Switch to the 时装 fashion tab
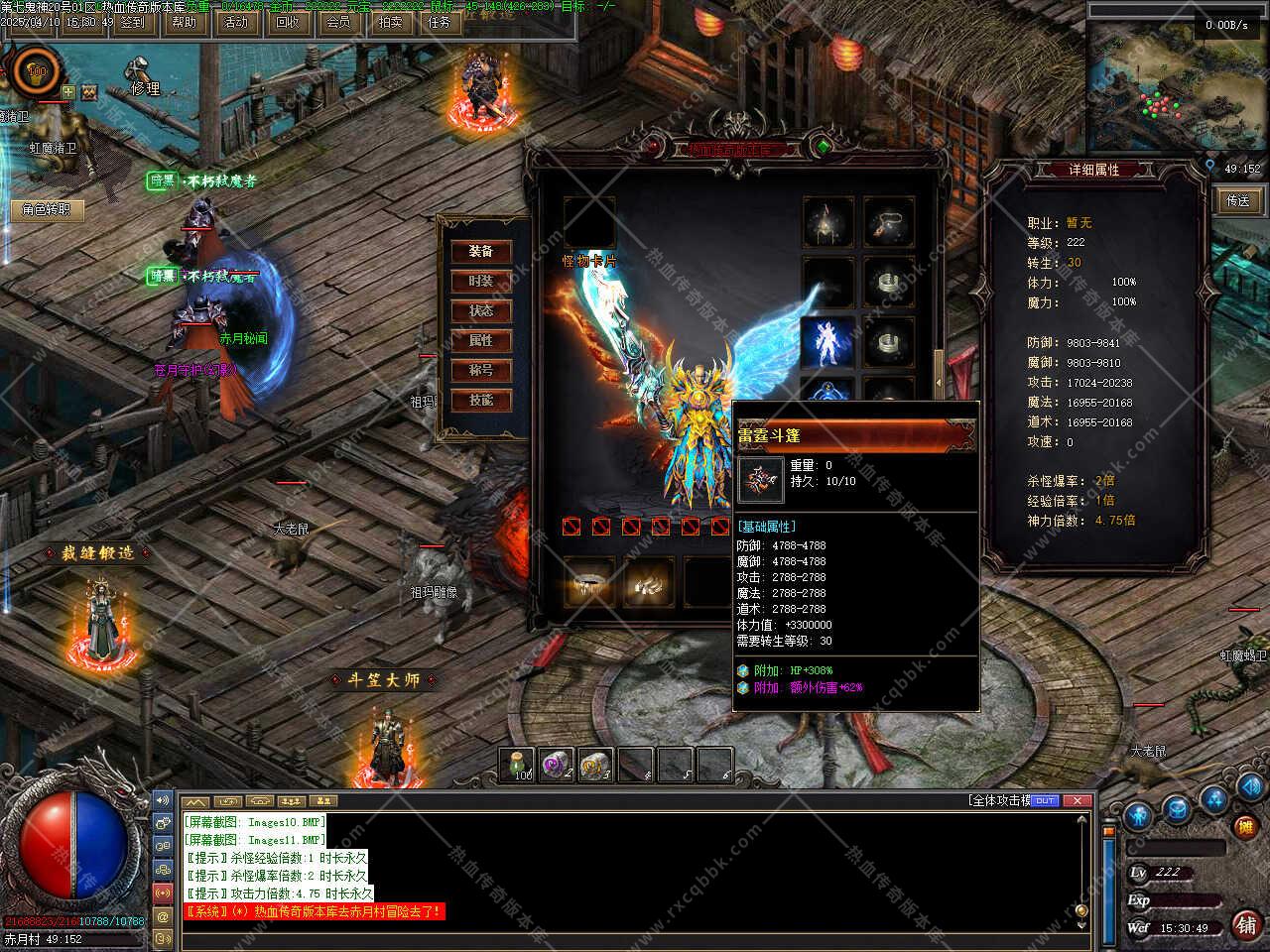This screenshot has height=952, width=1270. (481, 282)
